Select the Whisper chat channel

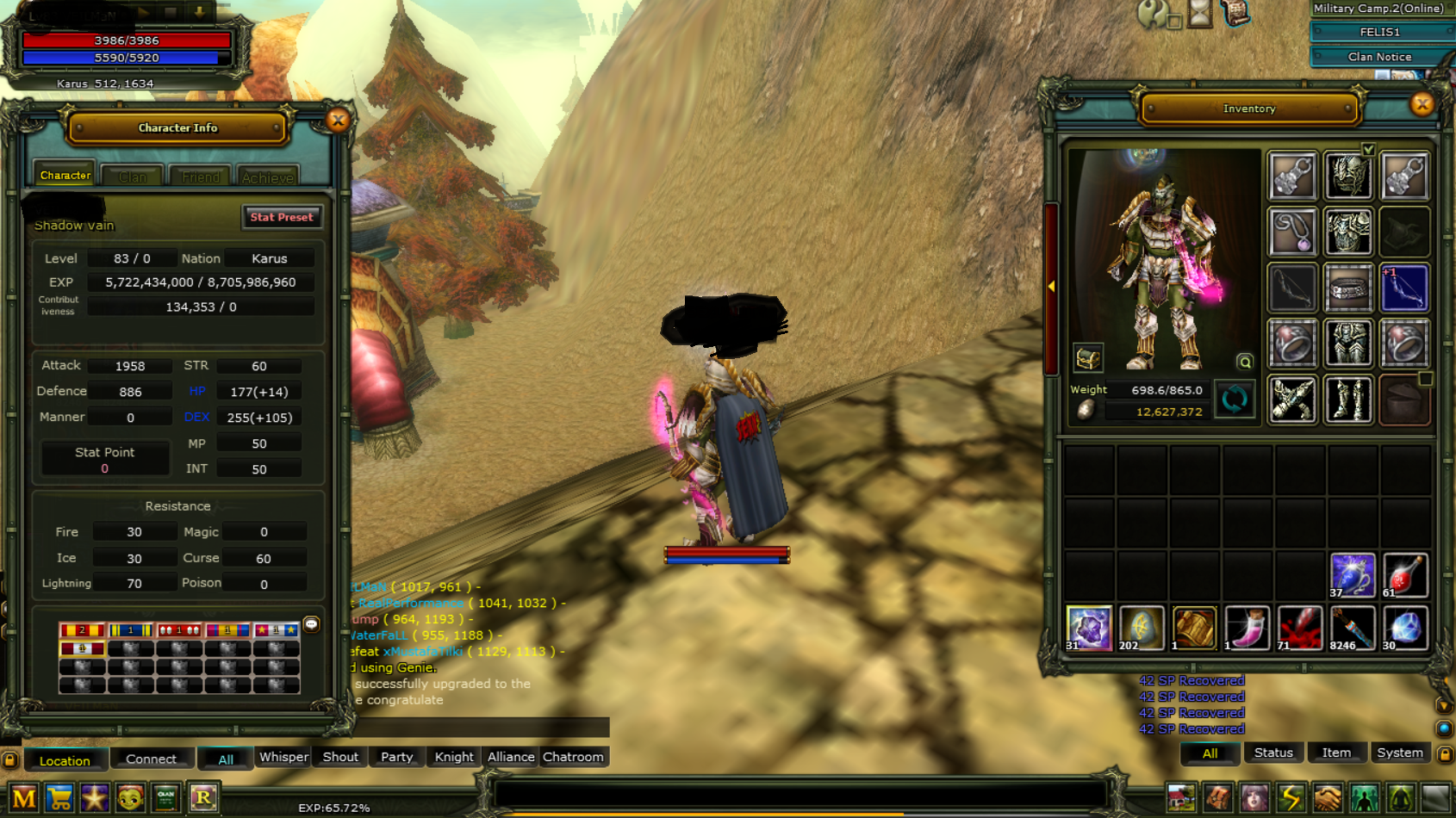[x=283, y=757]
